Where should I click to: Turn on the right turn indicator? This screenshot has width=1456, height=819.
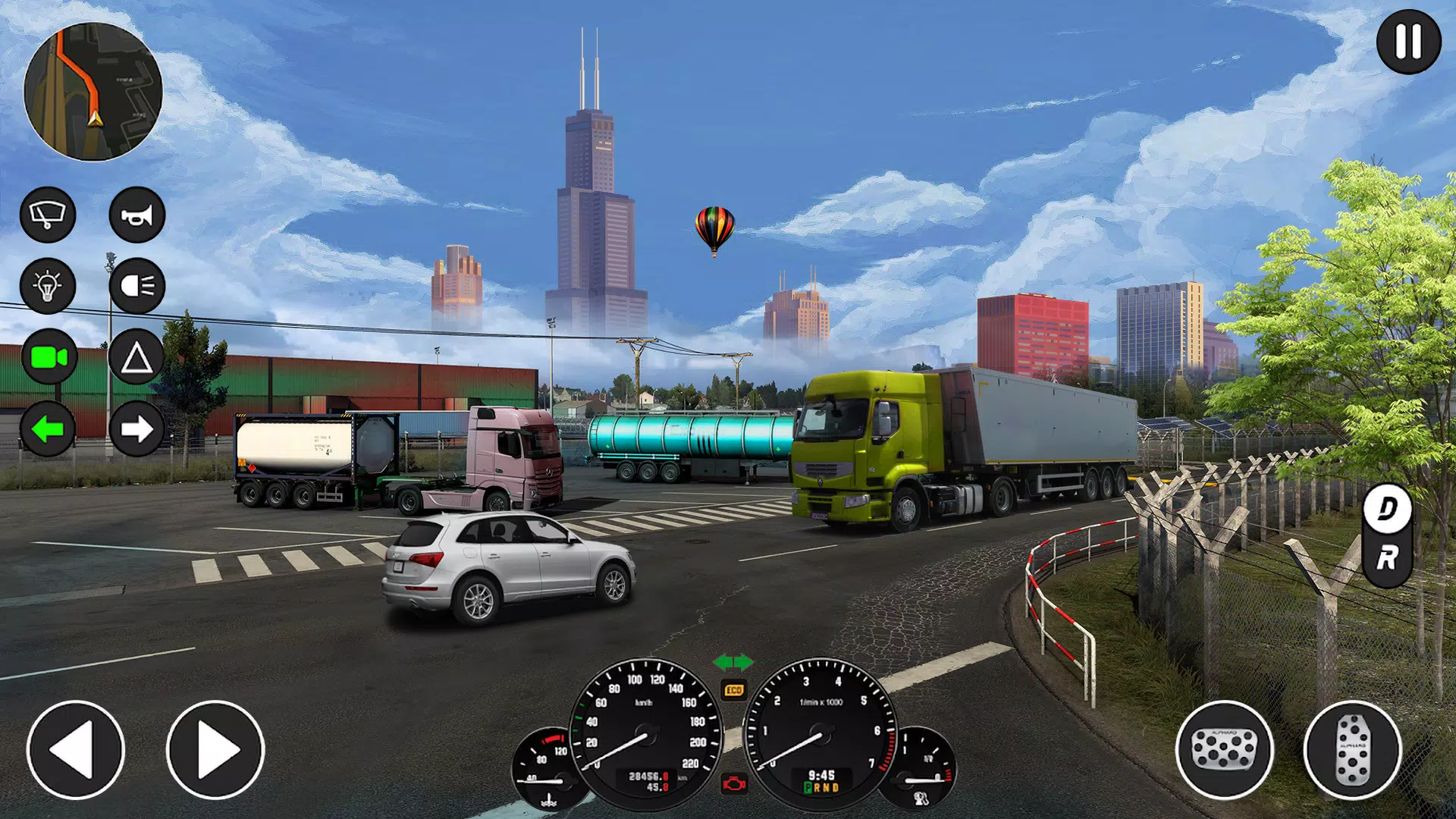pos(137,429)
